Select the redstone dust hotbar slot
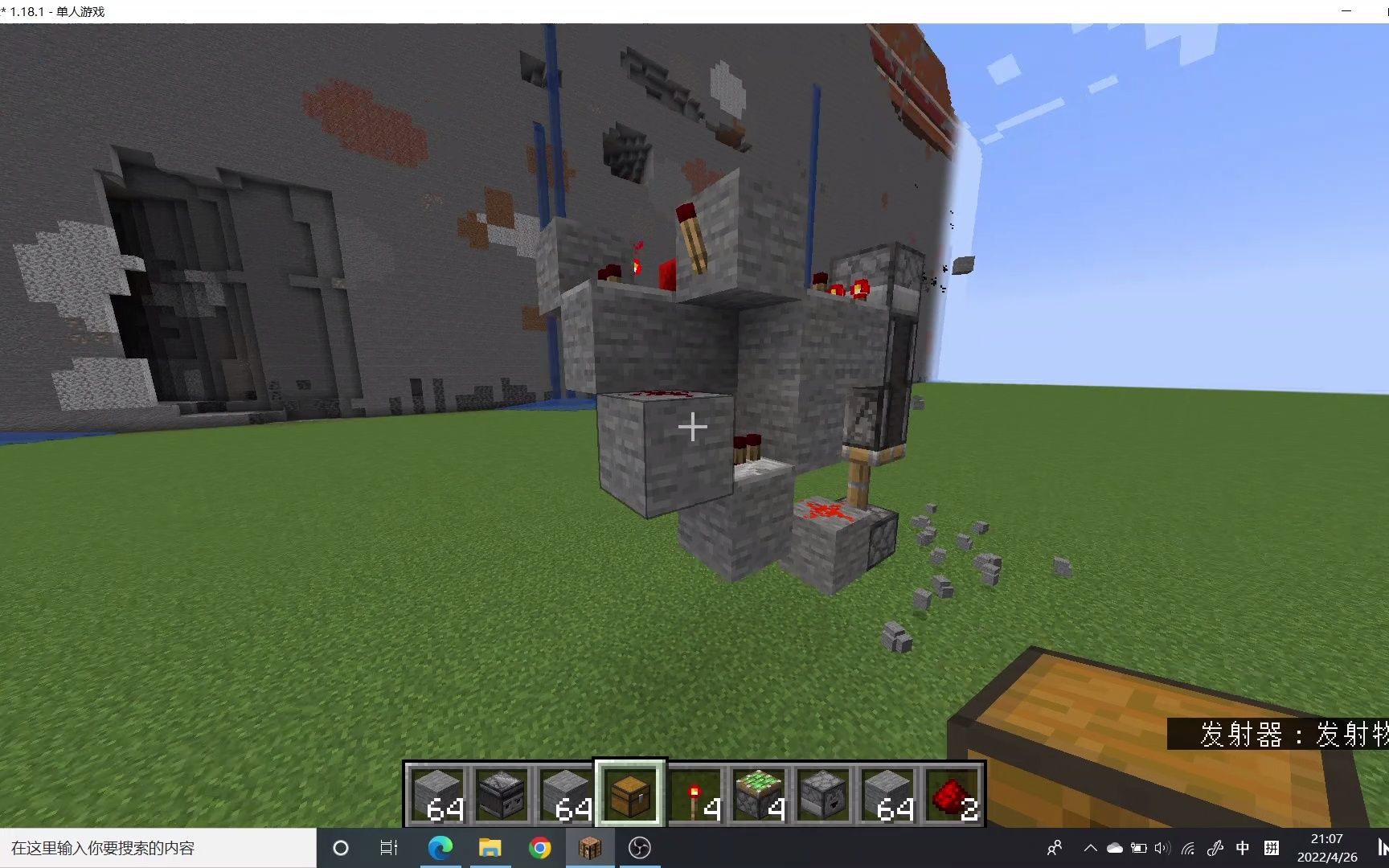 coord(951,796)
